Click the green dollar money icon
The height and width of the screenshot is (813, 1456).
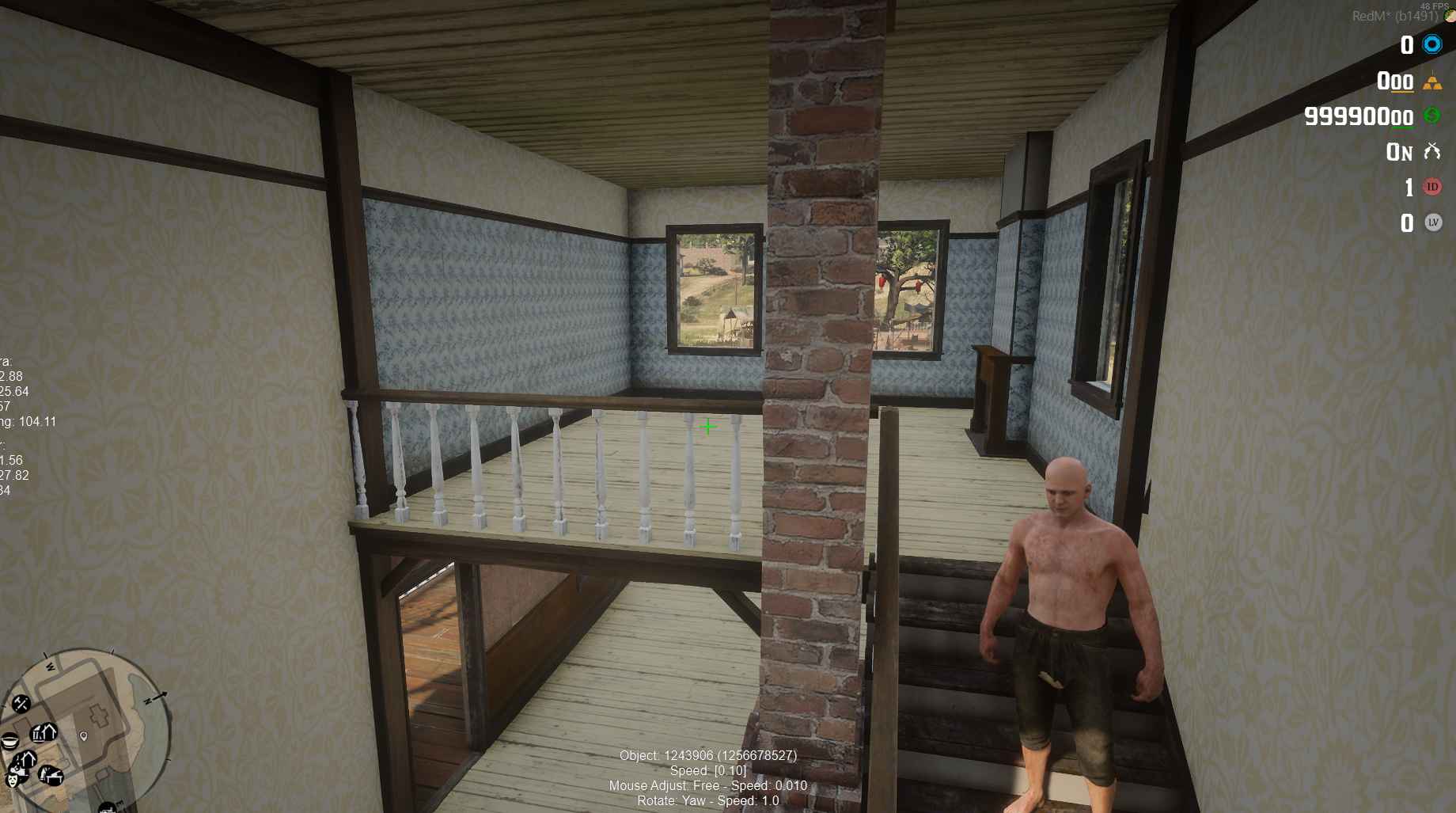coord(1431,116)
